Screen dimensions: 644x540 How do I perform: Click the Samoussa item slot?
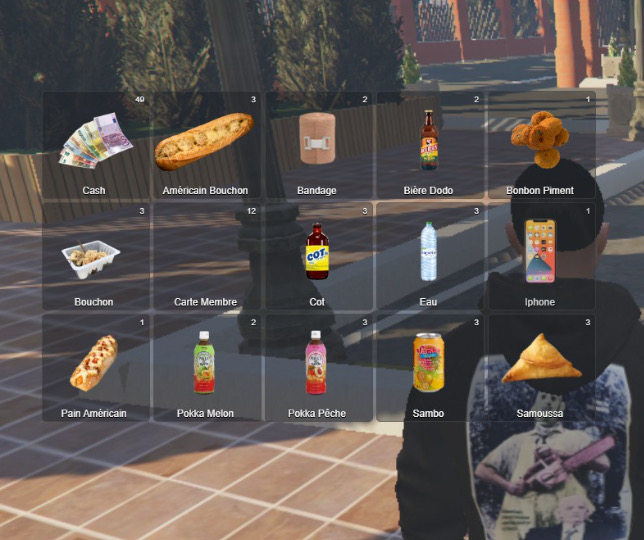(540, 368)
